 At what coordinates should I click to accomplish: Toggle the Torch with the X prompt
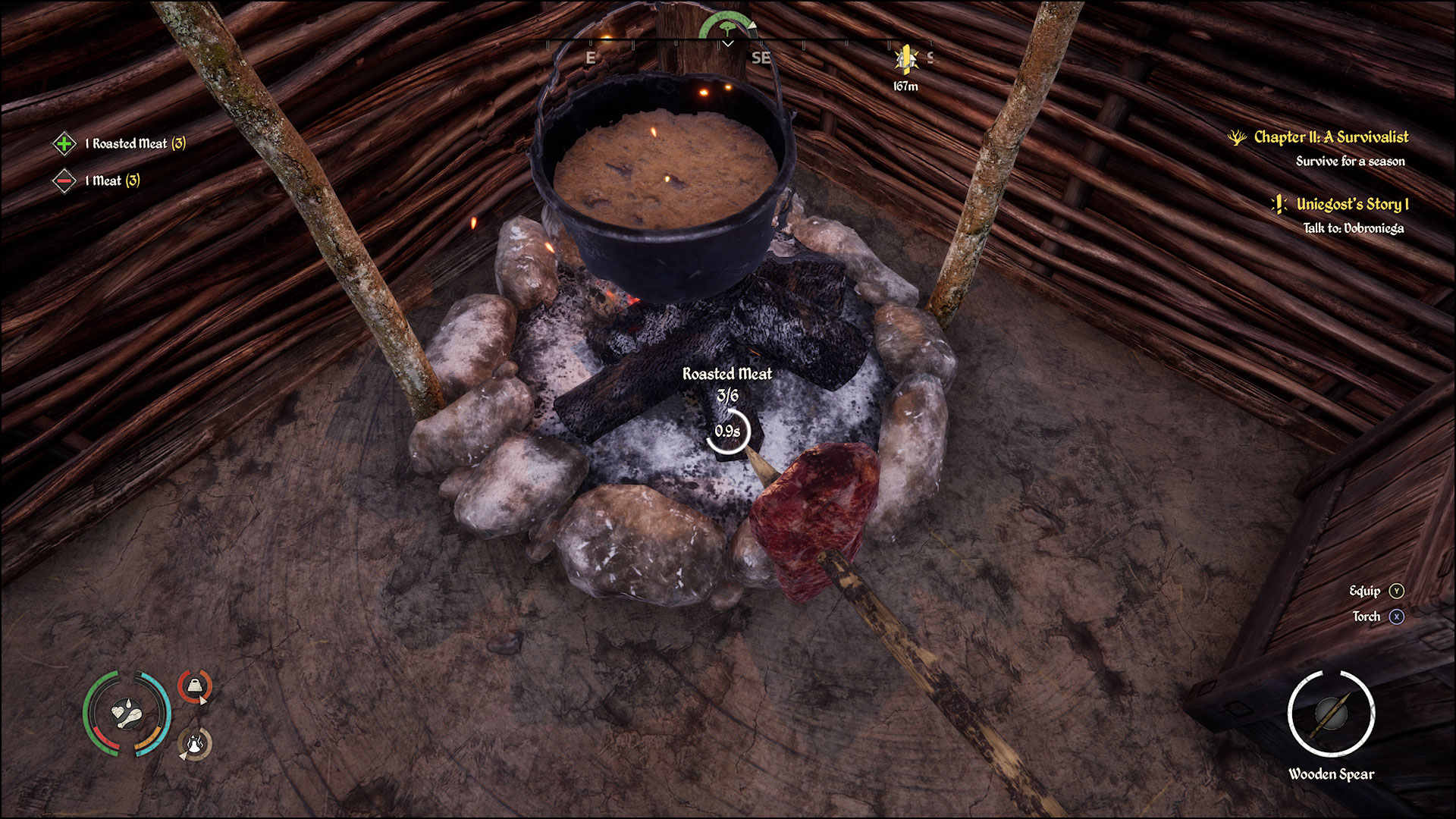coord(1397,617)
